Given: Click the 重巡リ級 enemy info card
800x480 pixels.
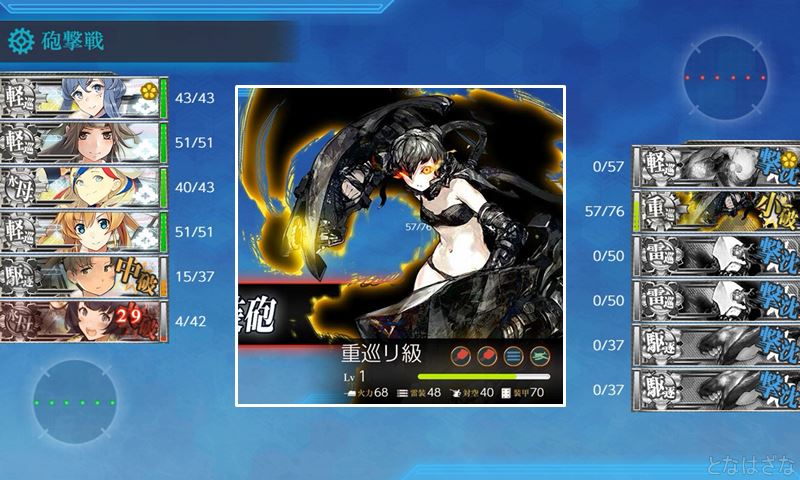Looking at the screenshot, I should pyautogui.click(x=400, y=245).
